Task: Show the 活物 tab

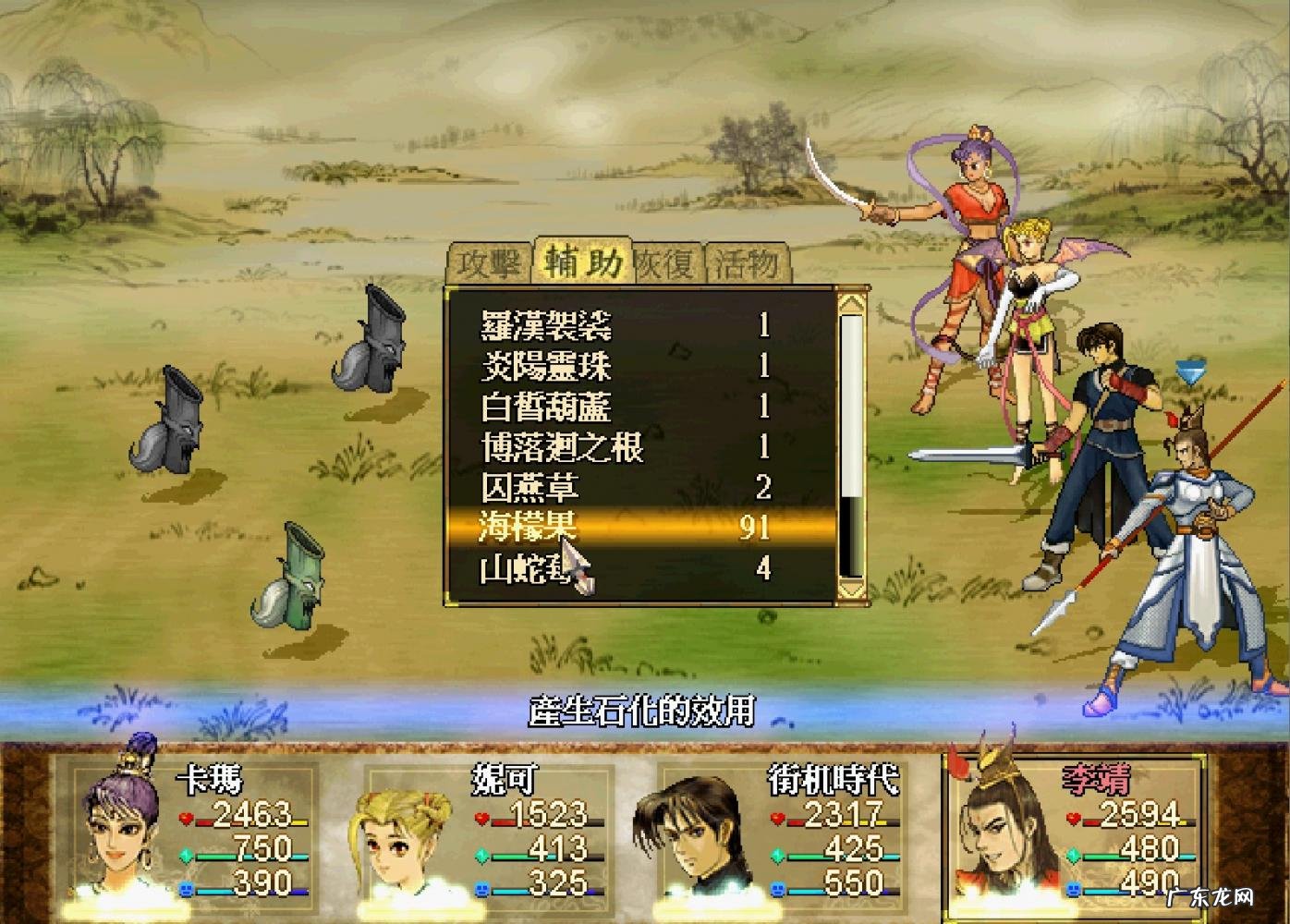Action: tap(747, 264)
